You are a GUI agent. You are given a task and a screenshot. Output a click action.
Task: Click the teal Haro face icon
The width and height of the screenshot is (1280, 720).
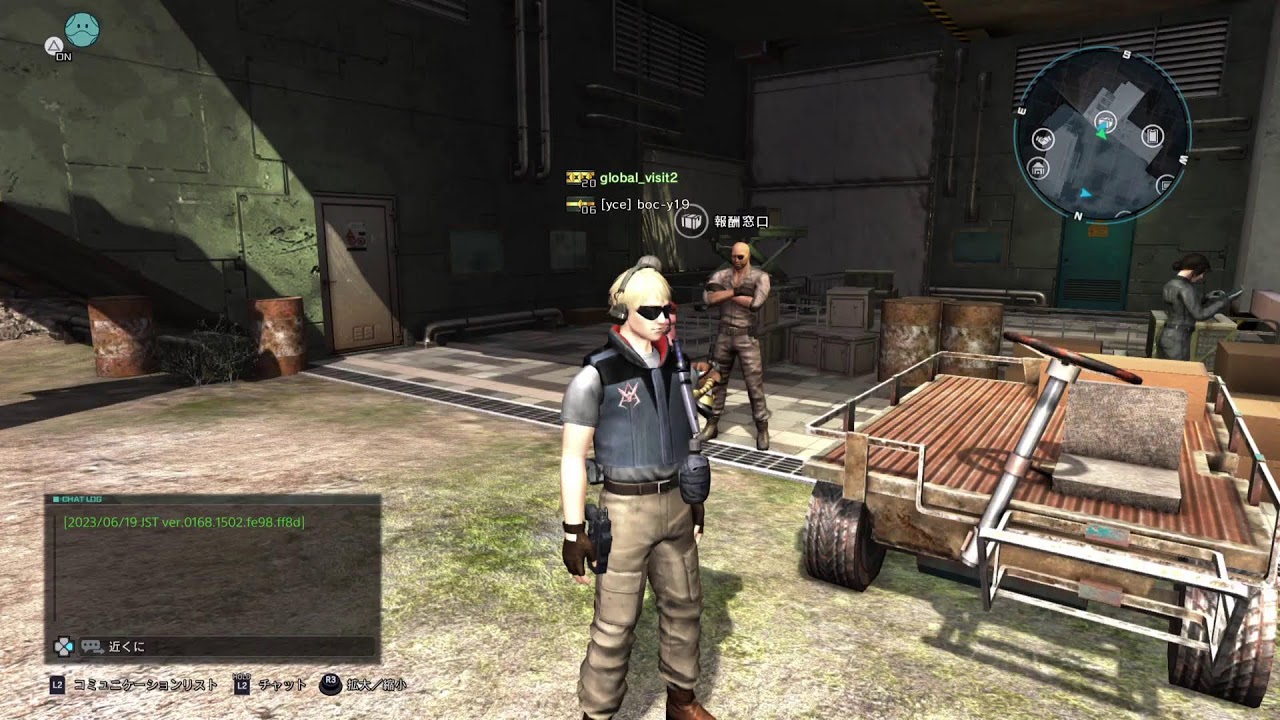pyautogui.click(x=83, y=30)
